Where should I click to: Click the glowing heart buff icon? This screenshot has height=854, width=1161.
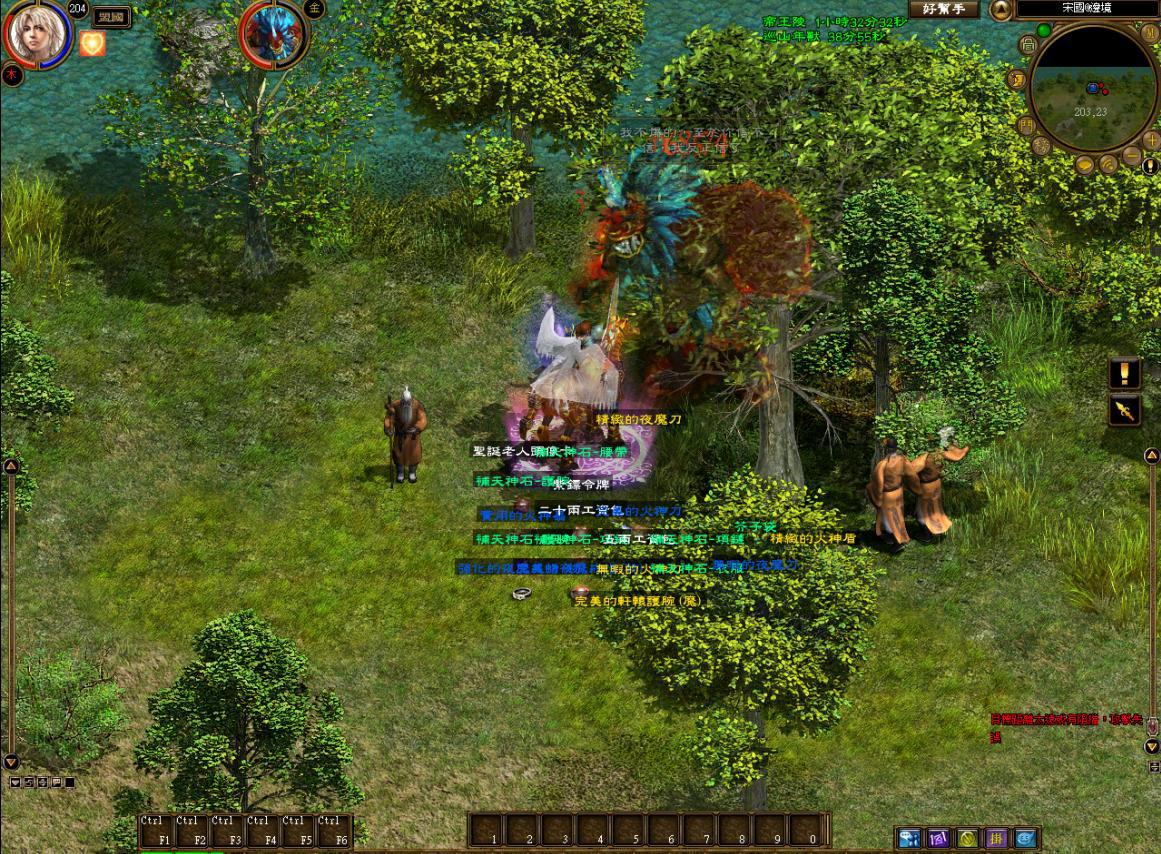click(92, 43)
